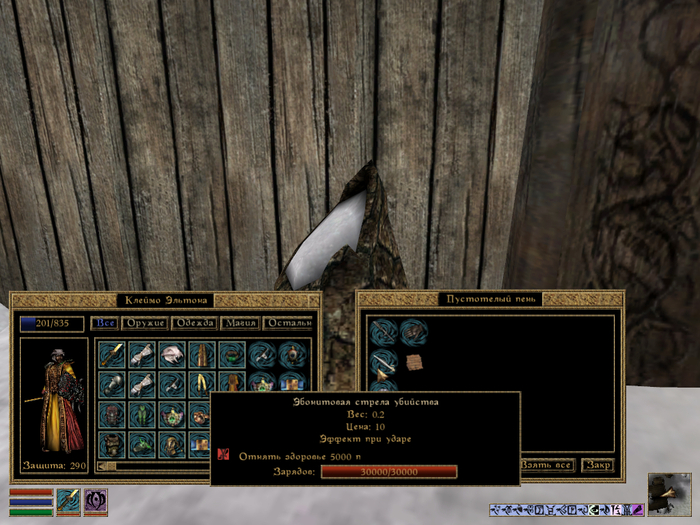Click the character paper doll portrait
Screen dimensions: 700x525
(x=53, y=402)
